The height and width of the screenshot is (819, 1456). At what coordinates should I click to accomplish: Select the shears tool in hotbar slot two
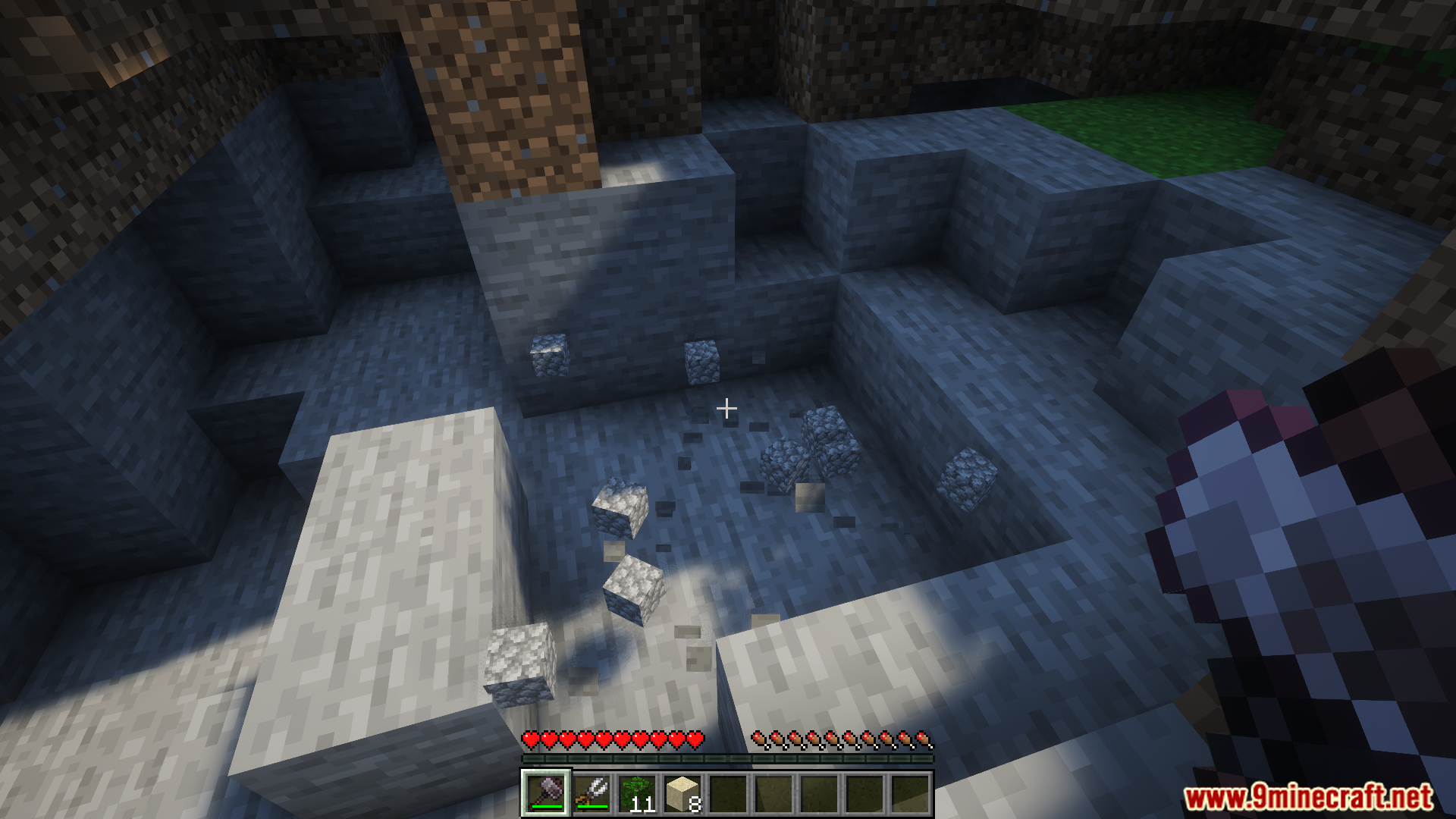pos(592,791)
